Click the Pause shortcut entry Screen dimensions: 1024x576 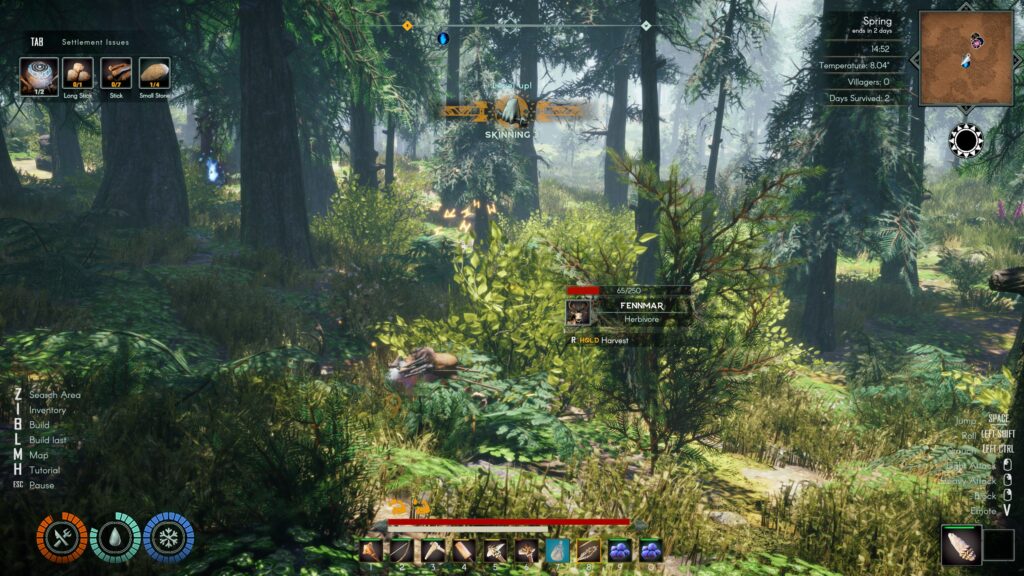click(42, 485)
